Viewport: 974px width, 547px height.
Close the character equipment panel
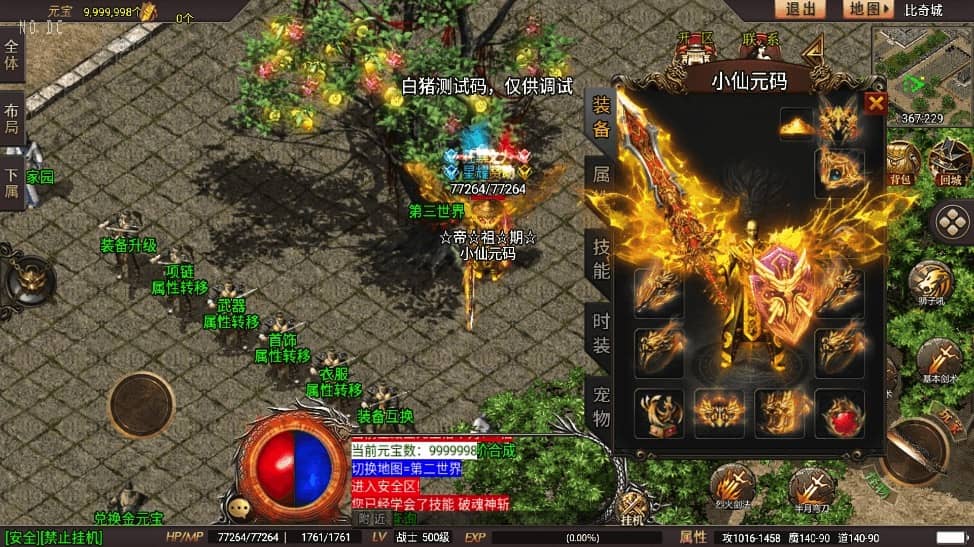point(875,104)
